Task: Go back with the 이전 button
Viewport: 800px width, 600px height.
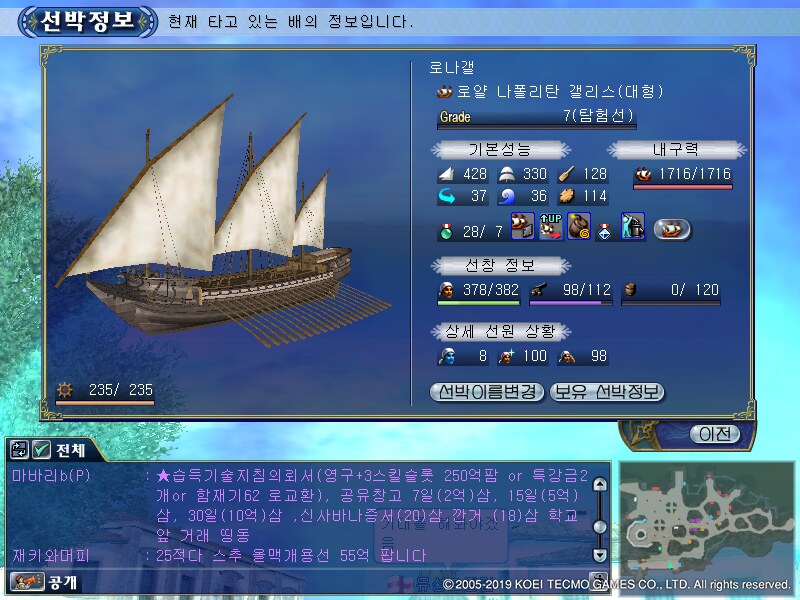Action: 714,434
